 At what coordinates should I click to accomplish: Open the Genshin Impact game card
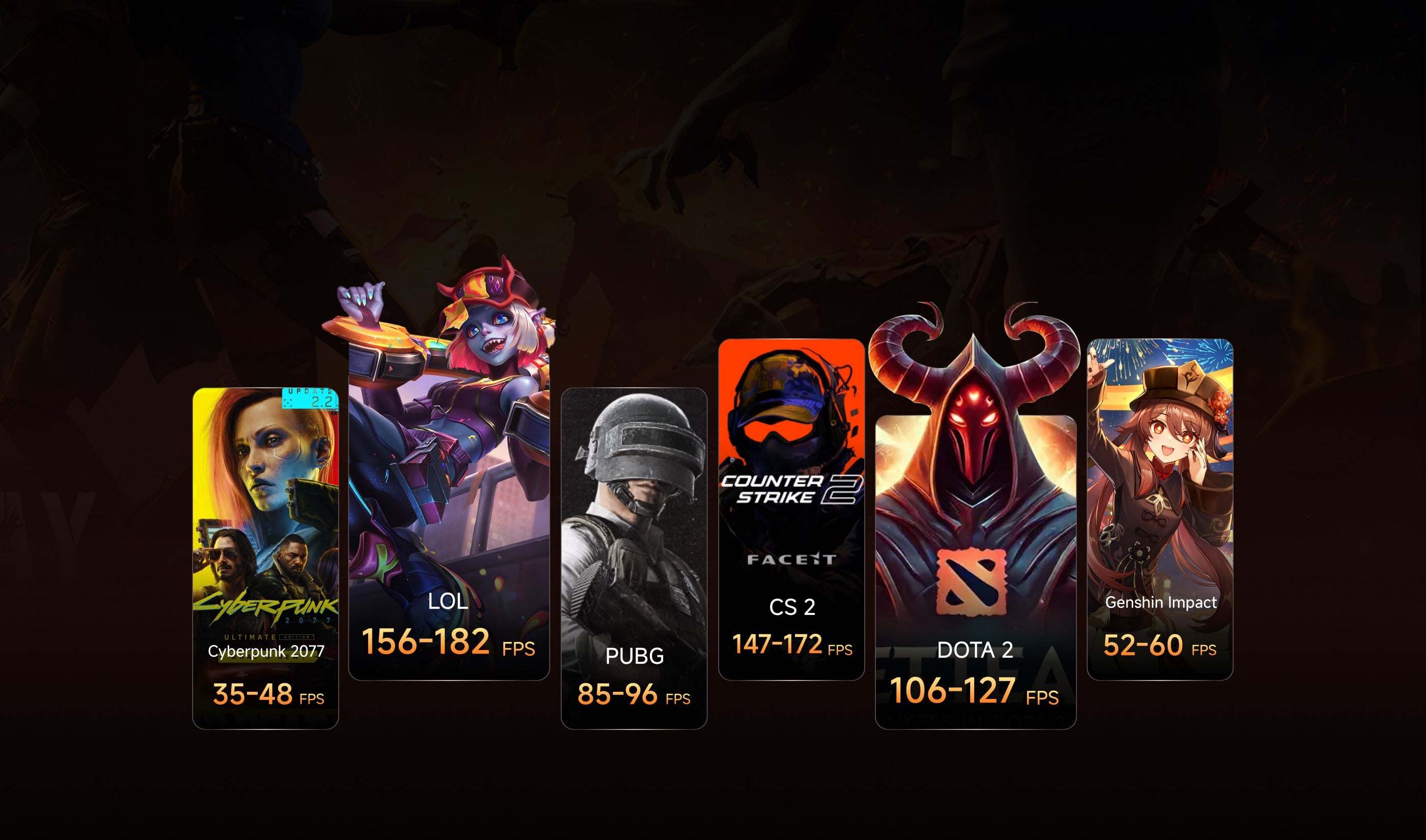pos(1159,510)
